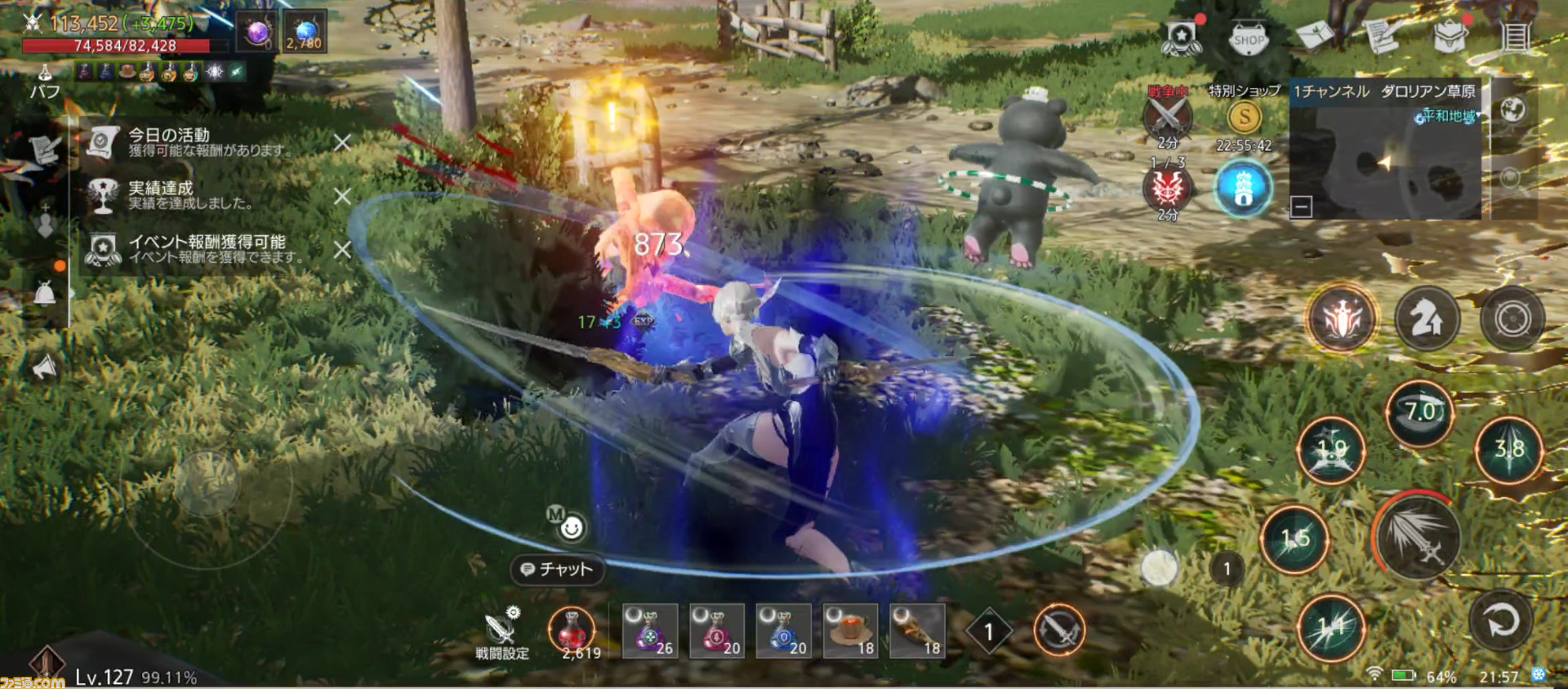
Task: Tap the glowing blue tower event icon
Action: [x=1244, y=189]
